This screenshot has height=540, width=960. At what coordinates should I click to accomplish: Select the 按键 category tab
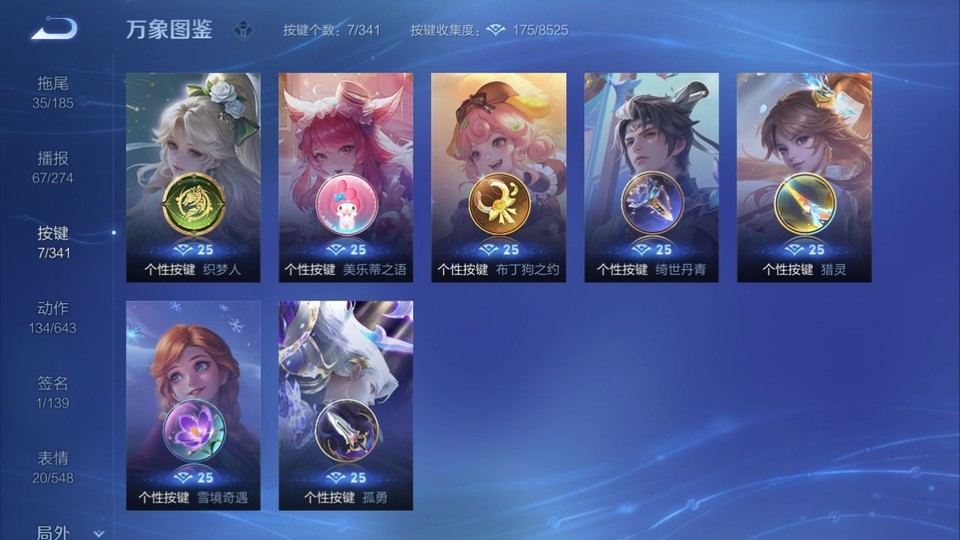pyautogui.click(x=54, y=241)
